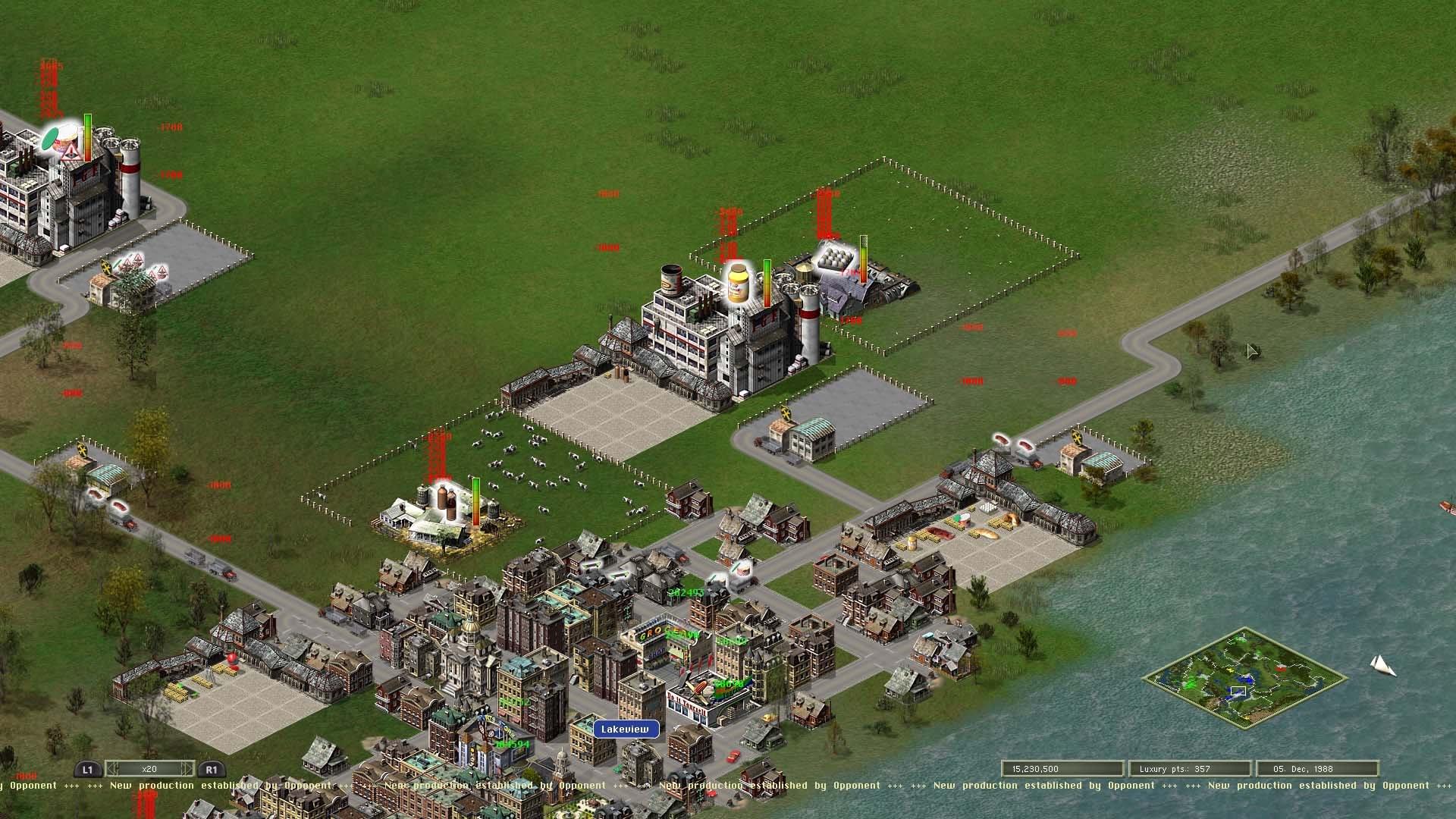Screen dimensions: 1456x819
Task: Toggle the production gauge on the main factory
Action: click(767, 283)
